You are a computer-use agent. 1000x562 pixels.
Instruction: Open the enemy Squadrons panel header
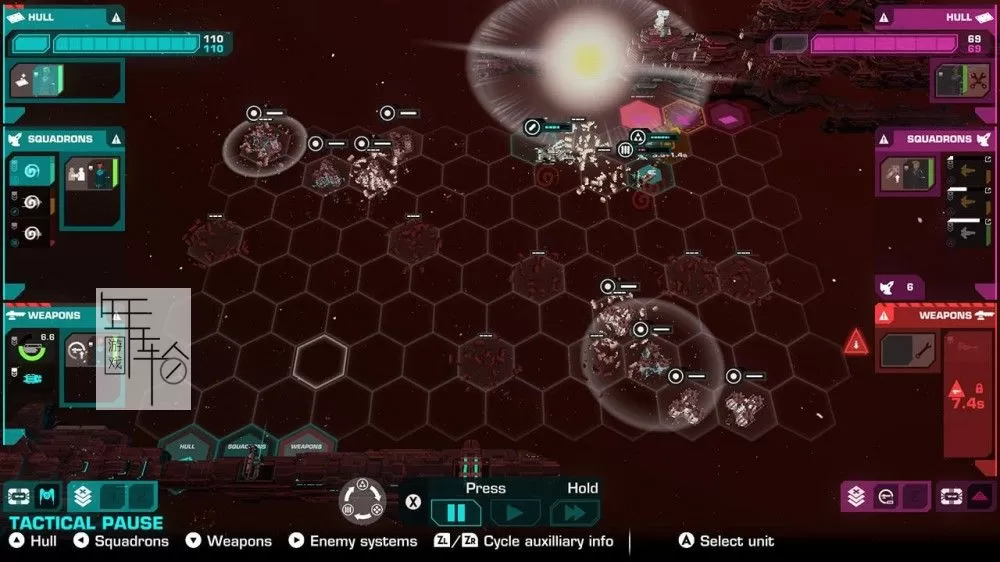click(x=935, y=139)
